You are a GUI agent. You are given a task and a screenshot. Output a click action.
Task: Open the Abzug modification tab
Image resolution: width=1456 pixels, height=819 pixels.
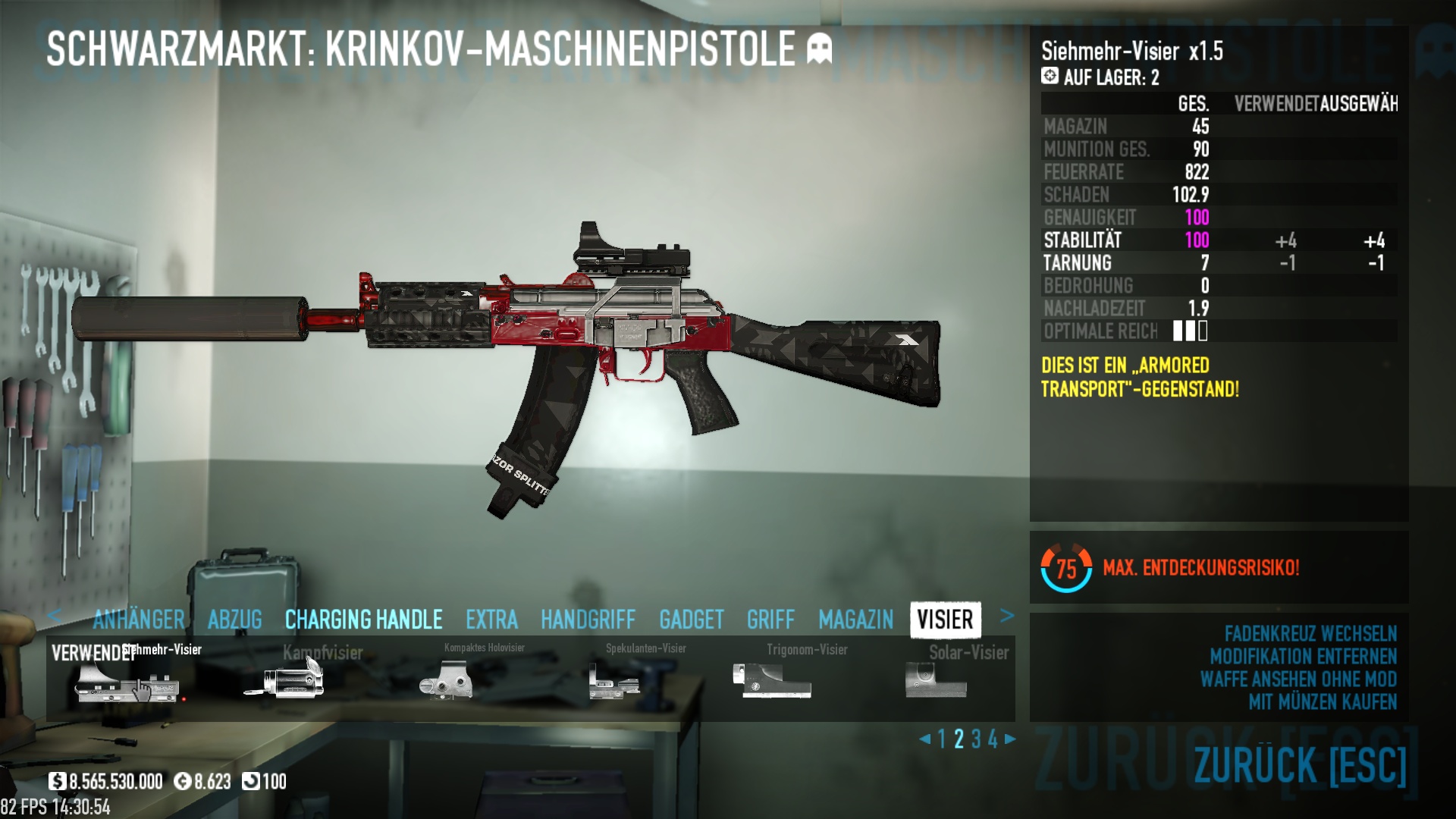pyautogui.click(x=234, y=620)
